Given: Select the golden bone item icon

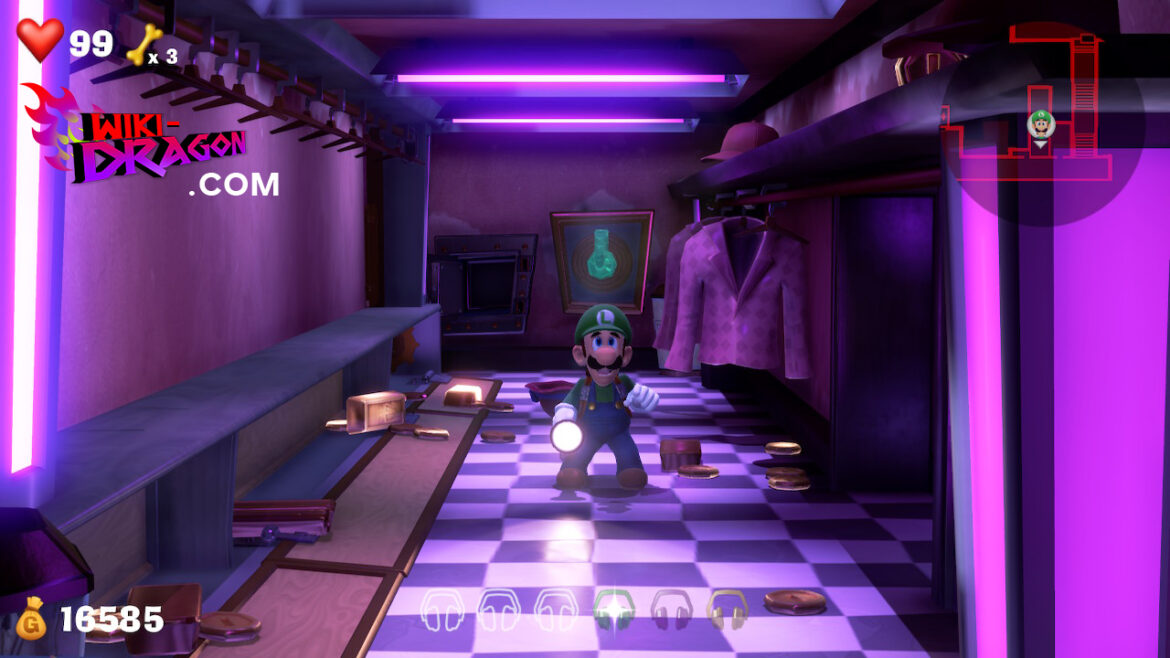Looking at the screenshot, I should click(145, 44).
